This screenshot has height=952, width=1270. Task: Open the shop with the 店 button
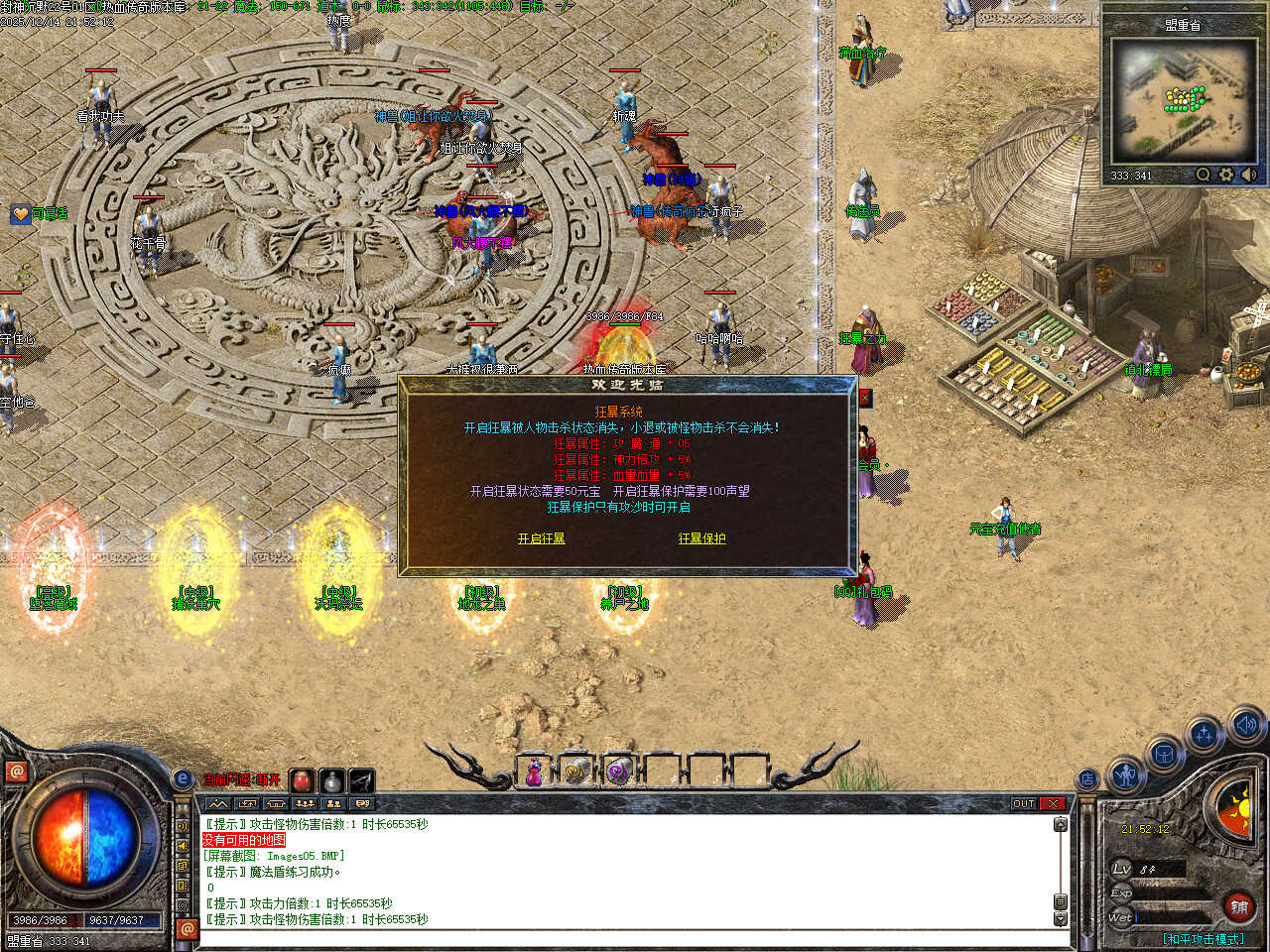pyautogui.click(x=1088, y=779)
